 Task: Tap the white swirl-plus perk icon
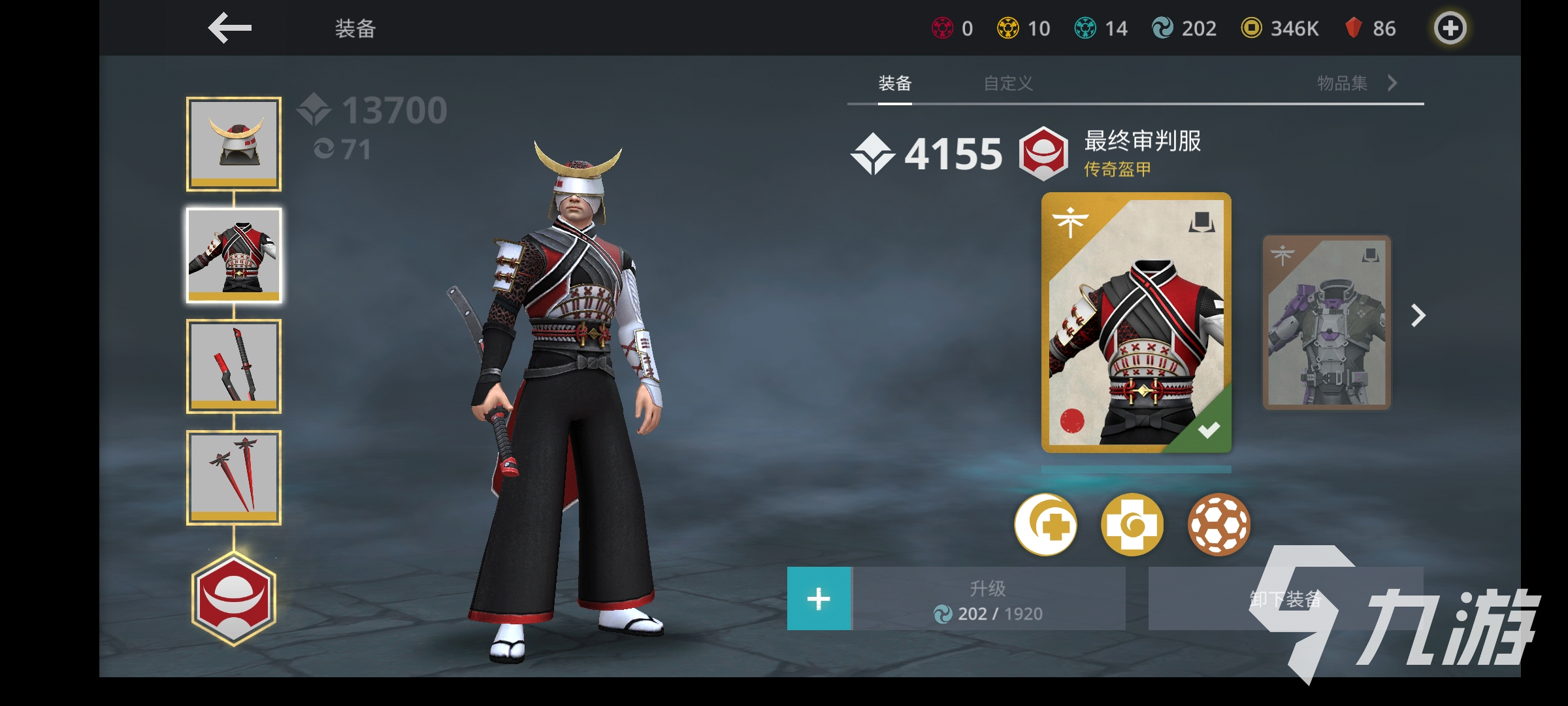pos(1045,524)
